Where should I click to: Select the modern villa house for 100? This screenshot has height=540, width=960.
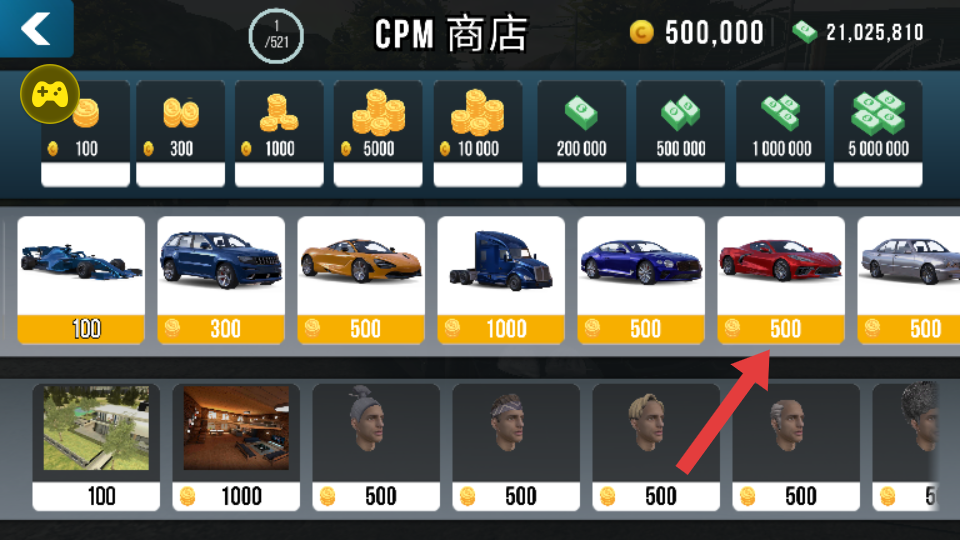[96, 446]
